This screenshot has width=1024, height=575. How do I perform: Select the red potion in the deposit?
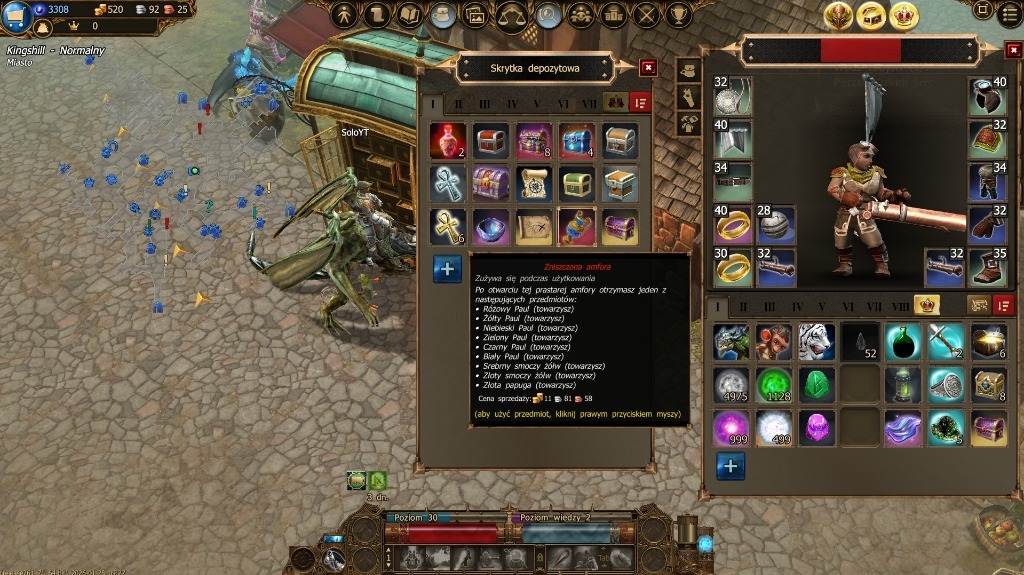coord(447,141)
